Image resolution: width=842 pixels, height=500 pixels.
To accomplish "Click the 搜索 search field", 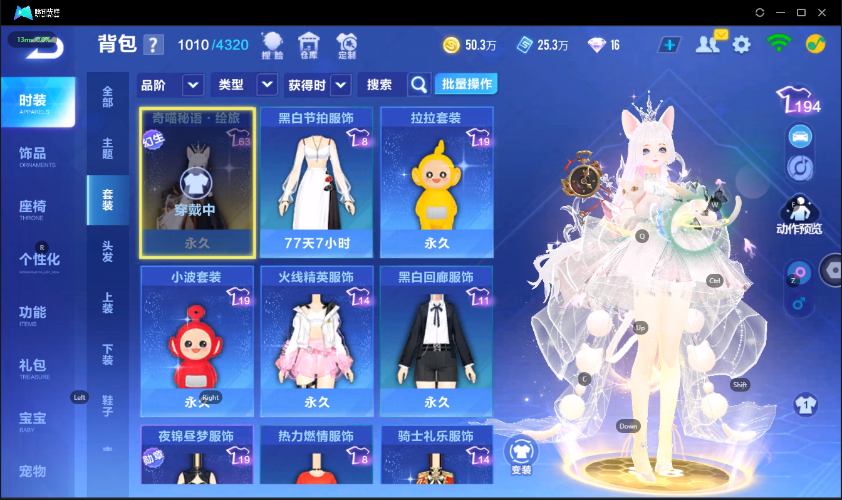I will (381, 85).
